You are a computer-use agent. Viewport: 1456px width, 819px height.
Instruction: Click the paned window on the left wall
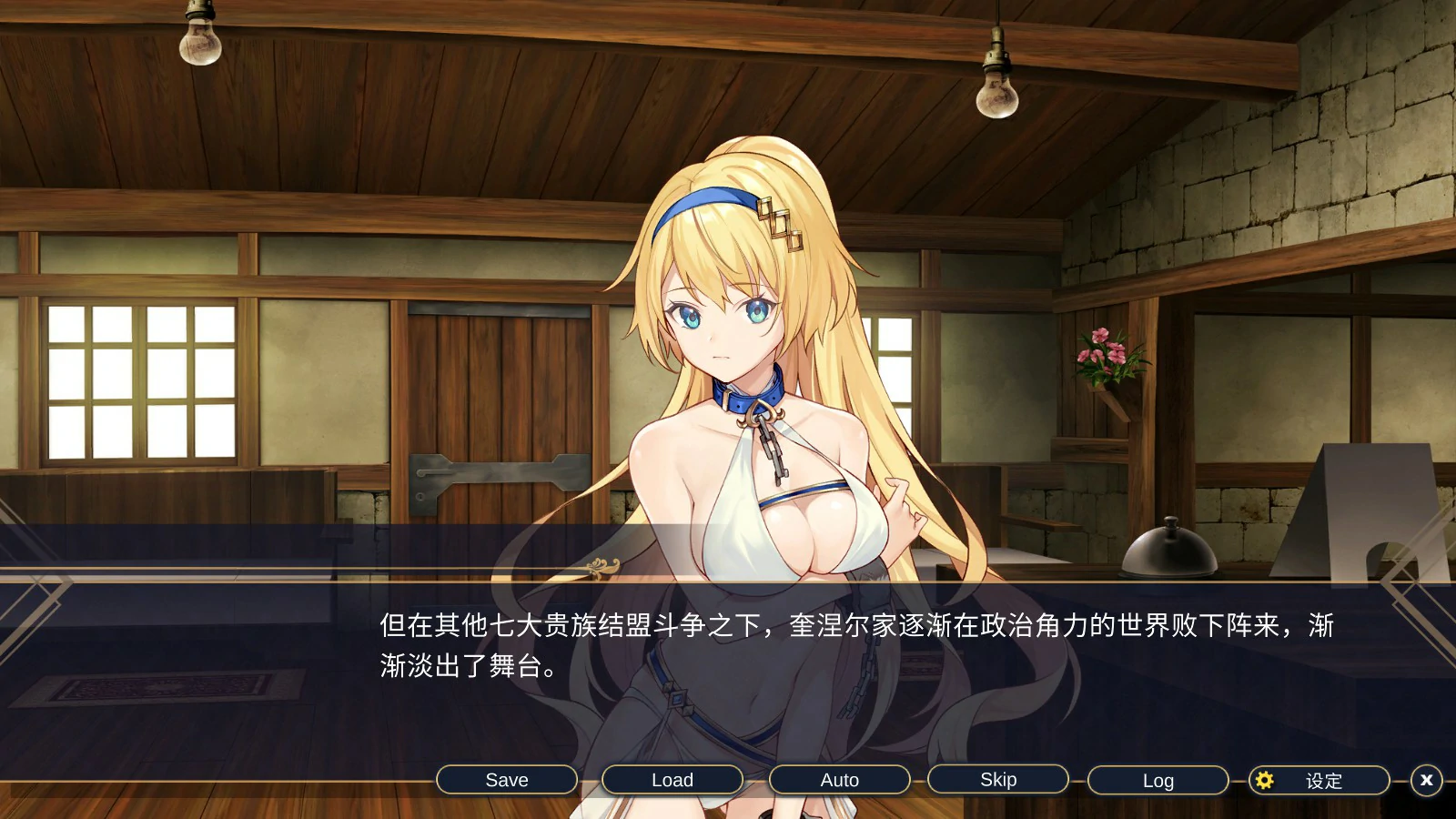(136, 382)
